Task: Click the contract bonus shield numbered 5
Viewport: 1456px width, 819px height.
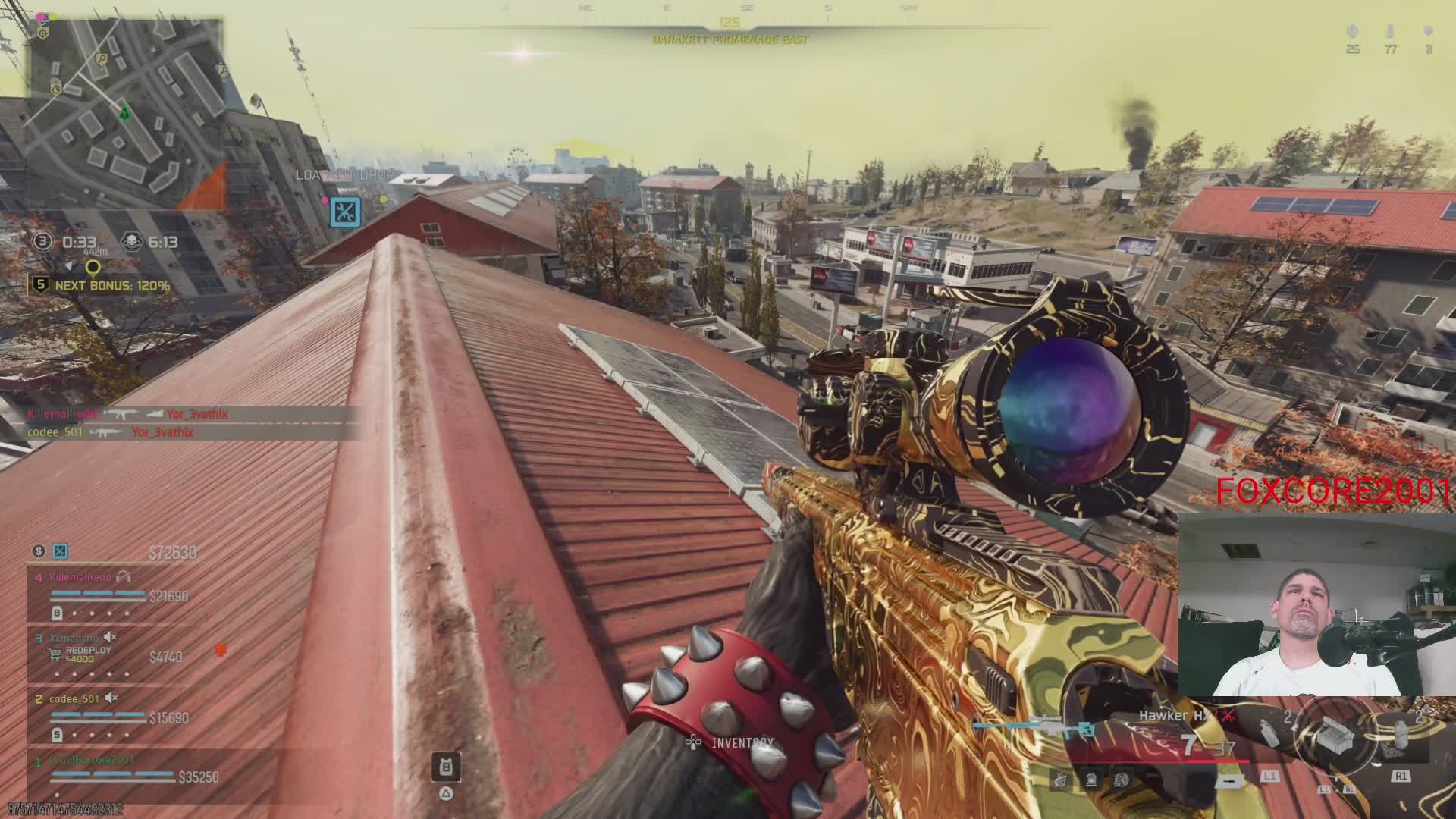Action: click(x=41, y=285)
